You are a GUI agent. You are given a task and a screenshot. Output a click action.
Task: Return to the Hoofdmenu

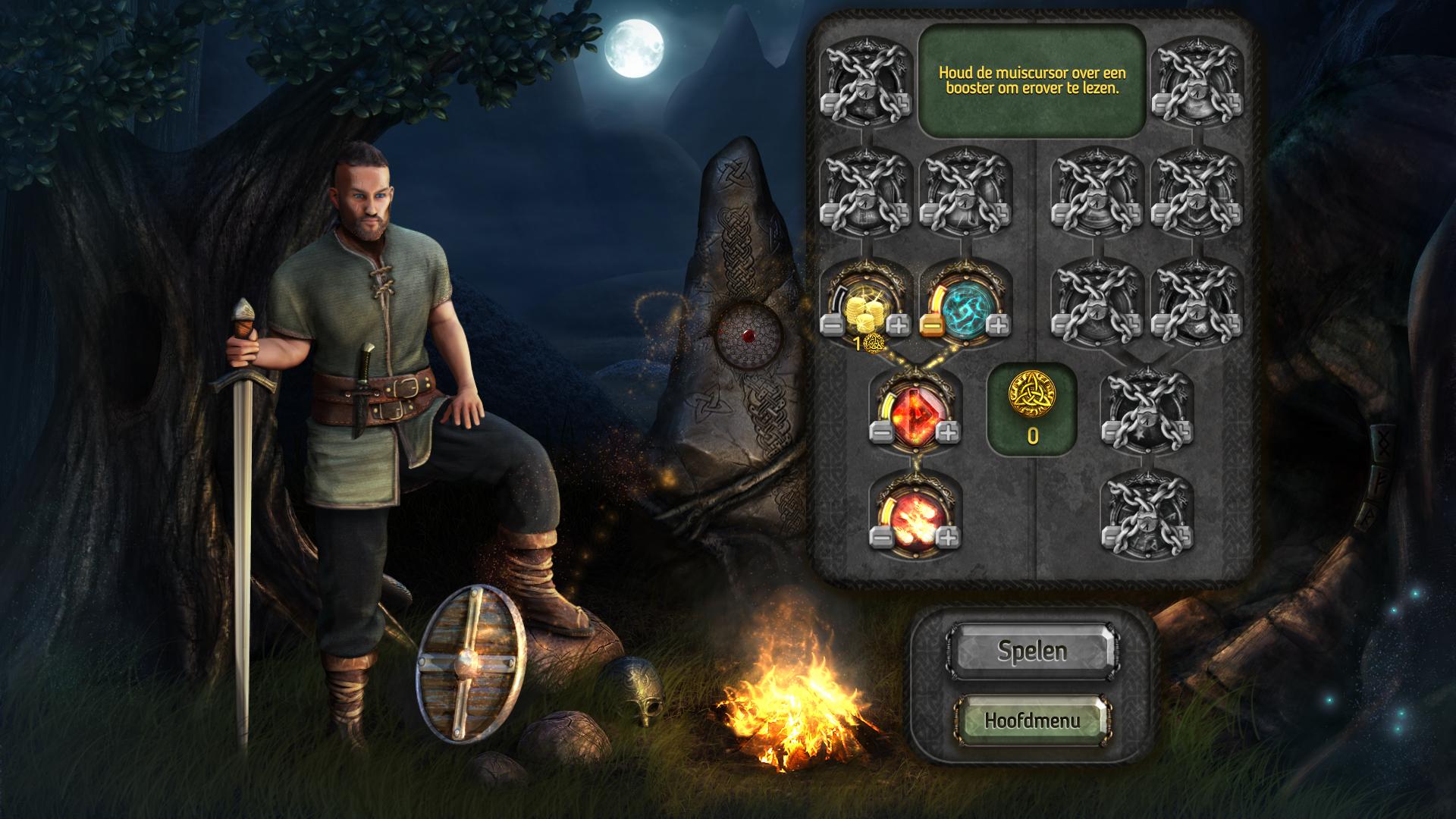pos(1031,719)
